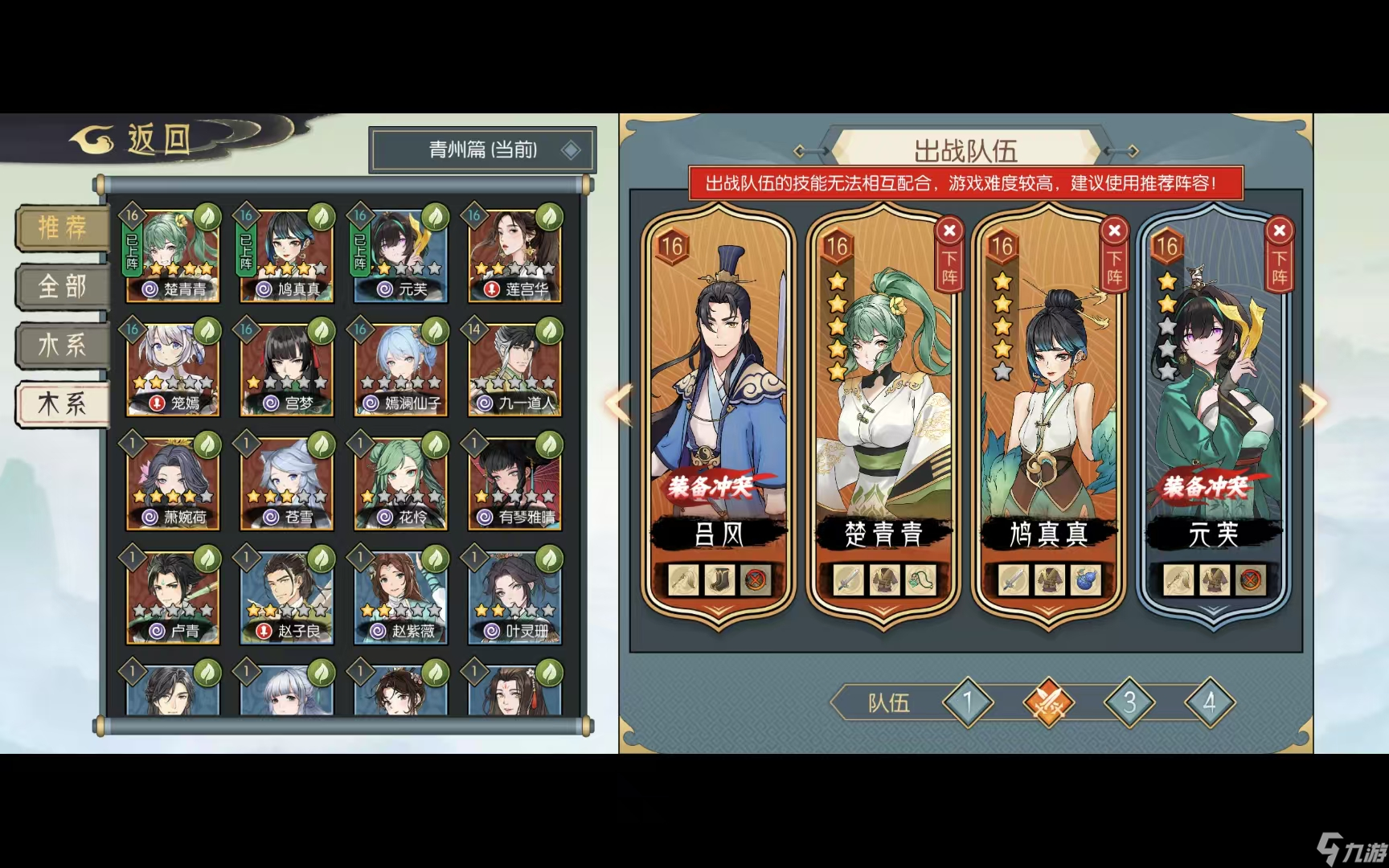Switch to team slot 3
1389x868 pixels.
(1129, 702)
